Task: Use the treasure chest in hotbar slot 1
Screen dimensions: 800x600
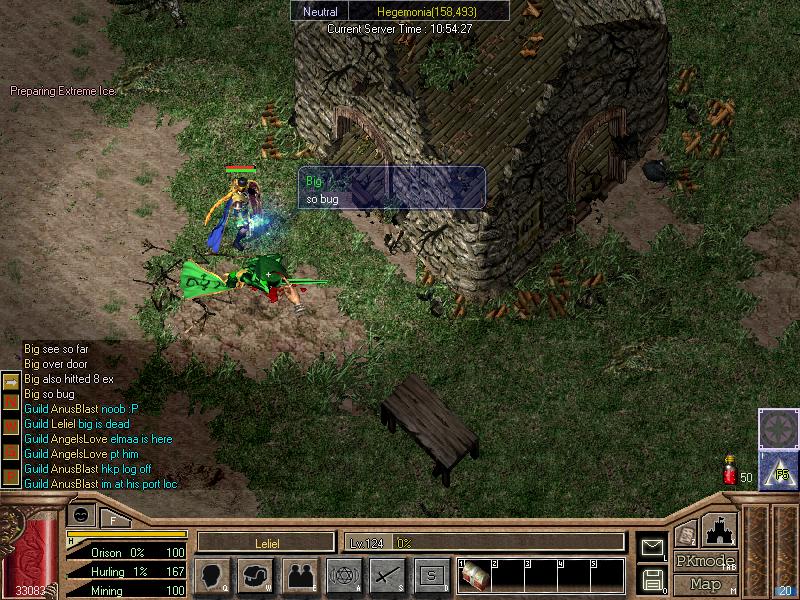Action: pyautogui.click(x=474, y=575)
